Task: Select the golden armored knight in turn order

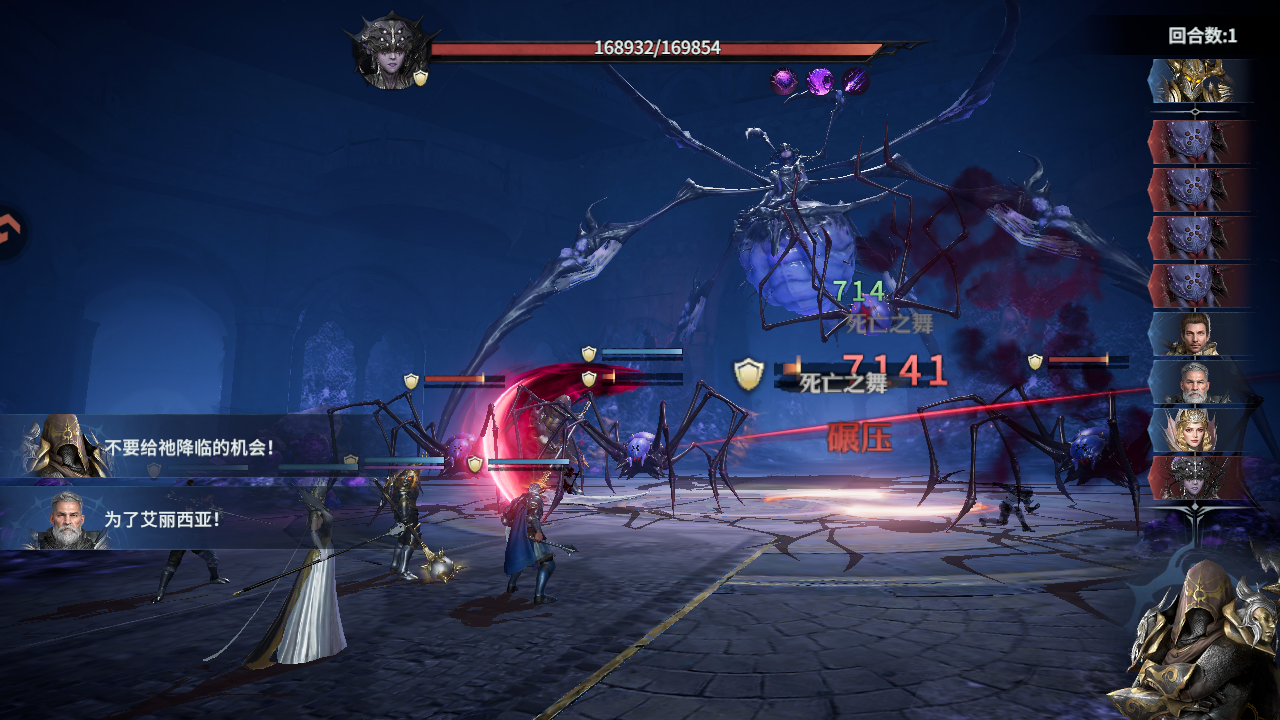Action: point(1197,81)
